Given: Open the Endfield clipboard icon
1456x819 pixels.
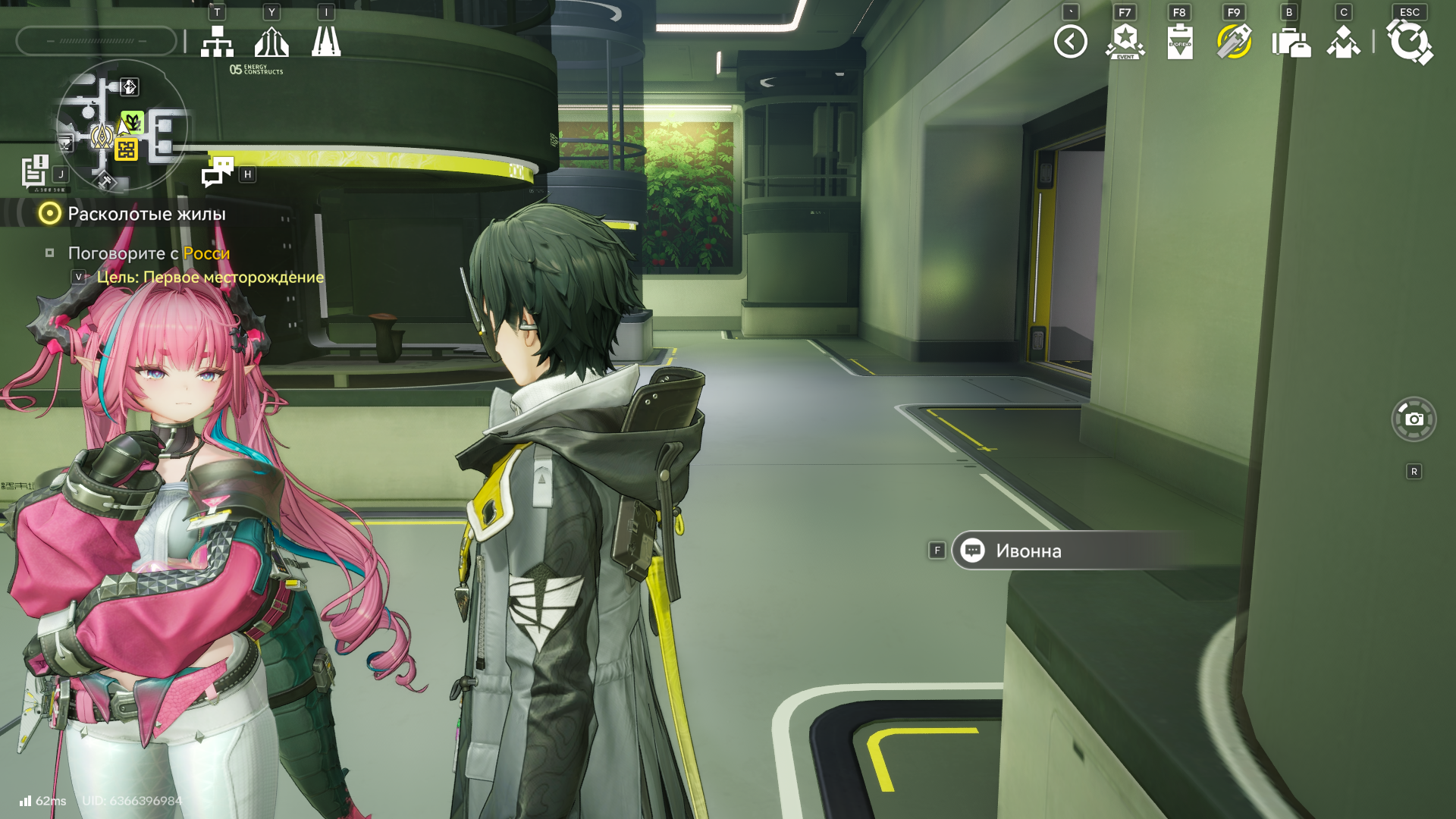Looking at the screenshot, I should coord(1179,42).
